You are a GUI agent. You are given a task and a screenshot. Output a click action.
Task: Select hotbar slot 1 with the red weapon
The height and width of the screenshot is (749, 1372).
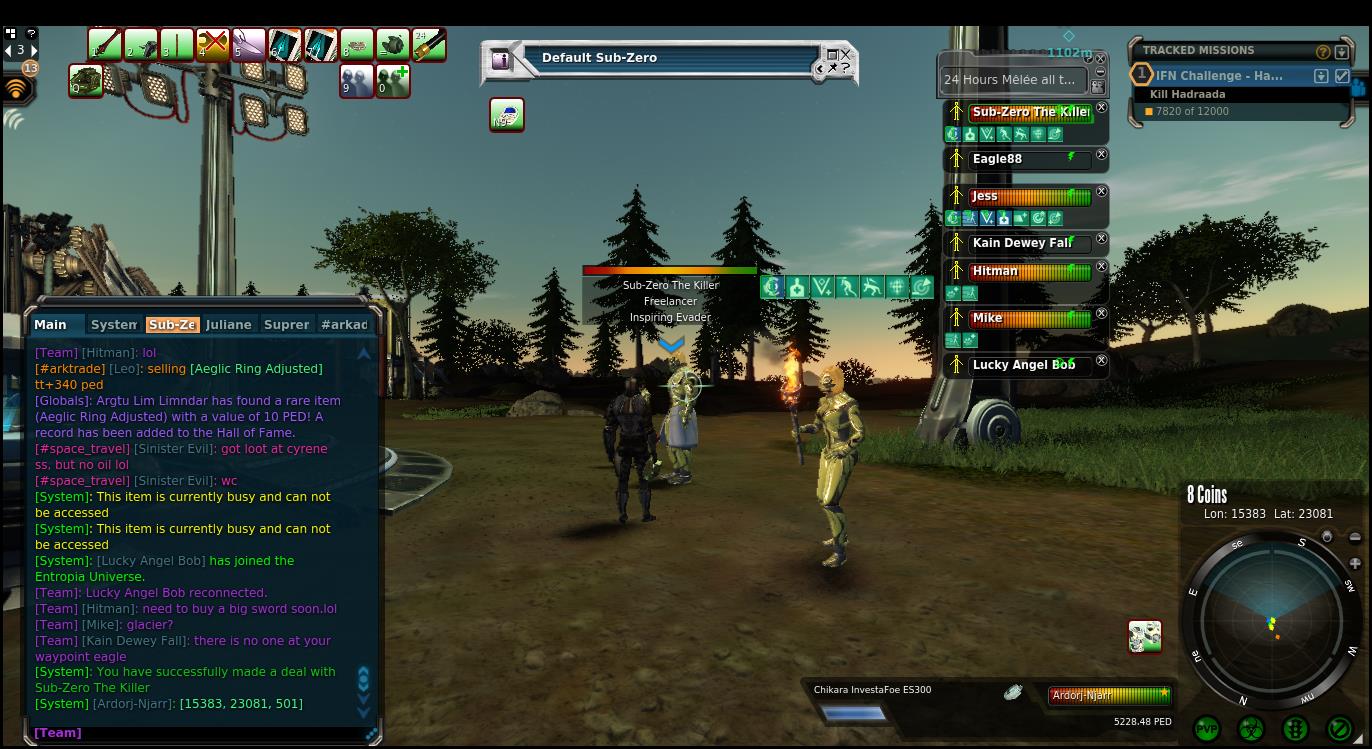(x=104, y=45)
